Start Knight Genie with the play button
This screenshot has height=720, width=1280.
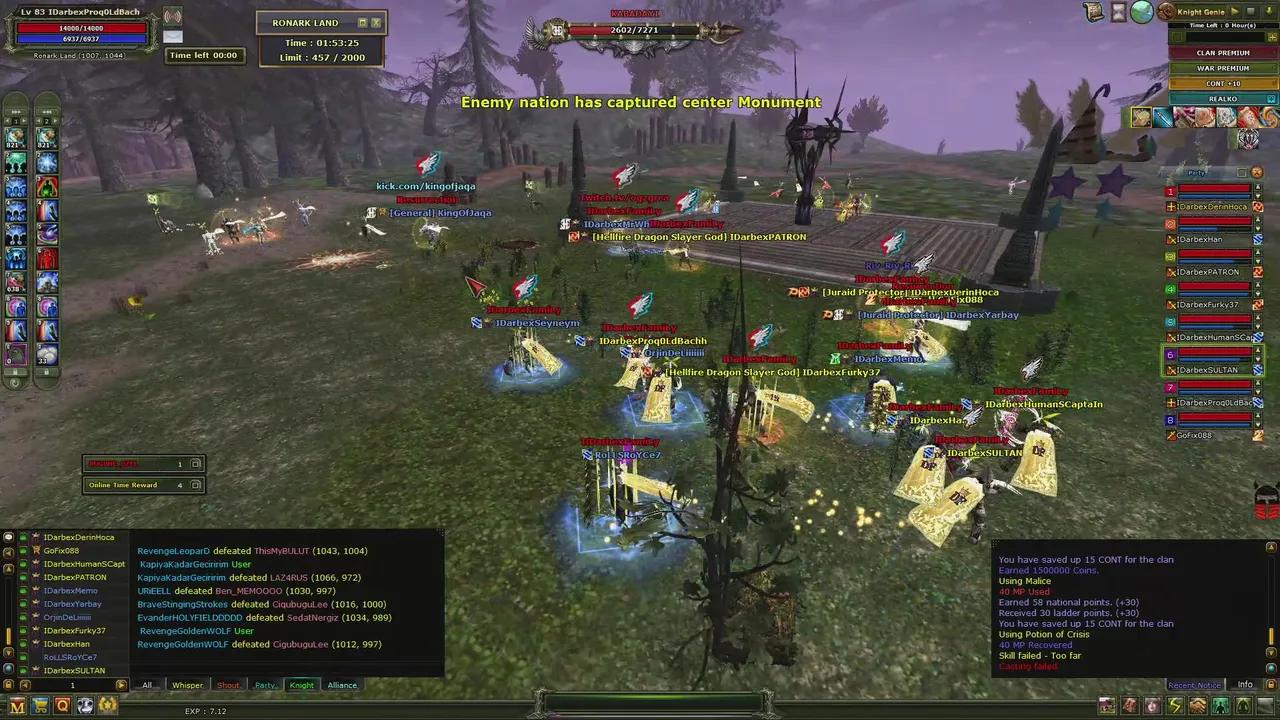[1235, 11]
